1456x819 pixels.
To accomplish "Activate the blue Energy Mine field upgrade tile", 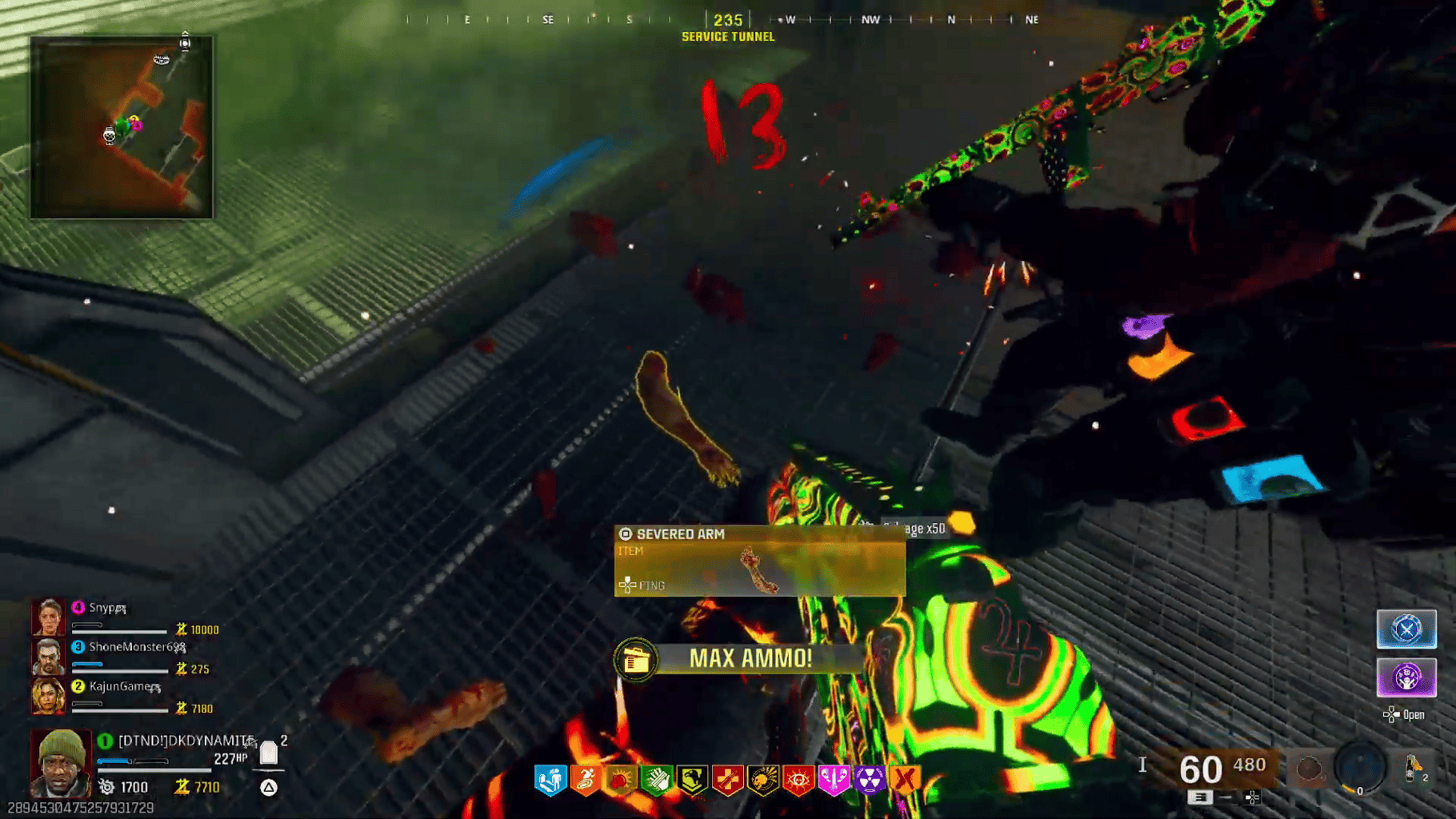I will click(x=1406, y=630).
